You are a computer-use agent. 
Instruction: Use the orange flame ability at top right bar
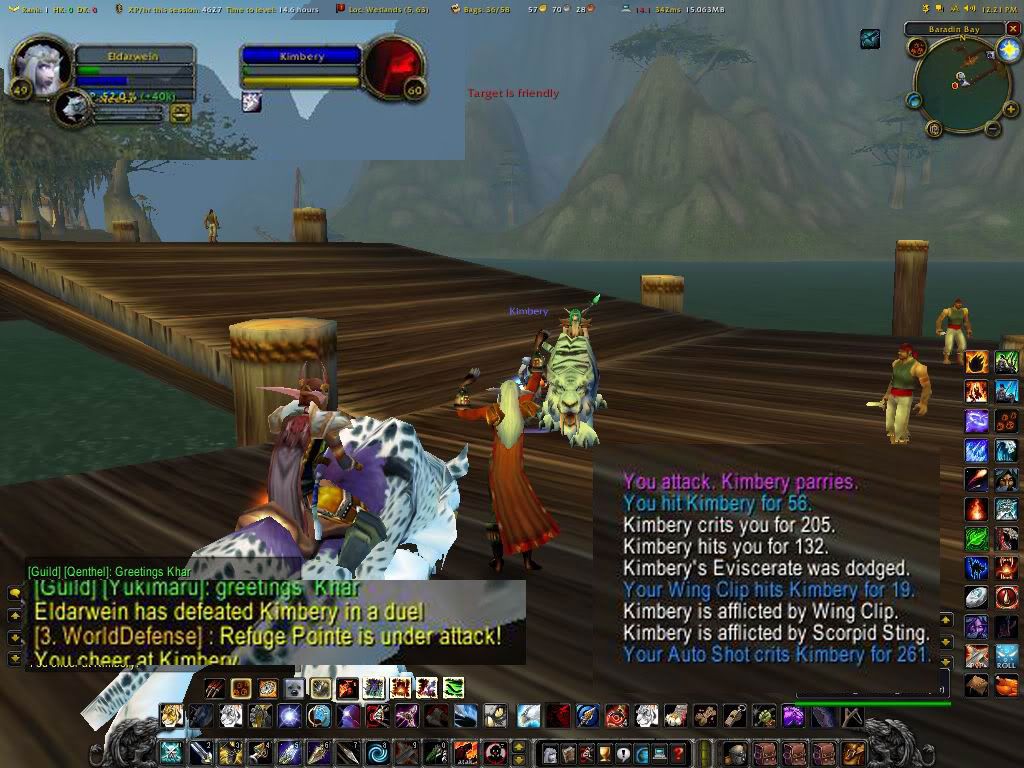pos(976,362)
